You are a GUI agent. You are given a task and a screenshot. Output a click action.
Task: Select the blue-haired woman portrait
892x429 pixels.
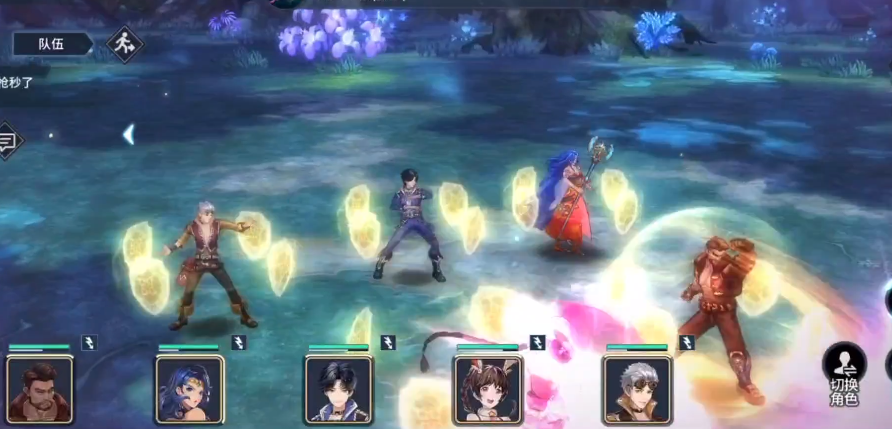point(189,390)
